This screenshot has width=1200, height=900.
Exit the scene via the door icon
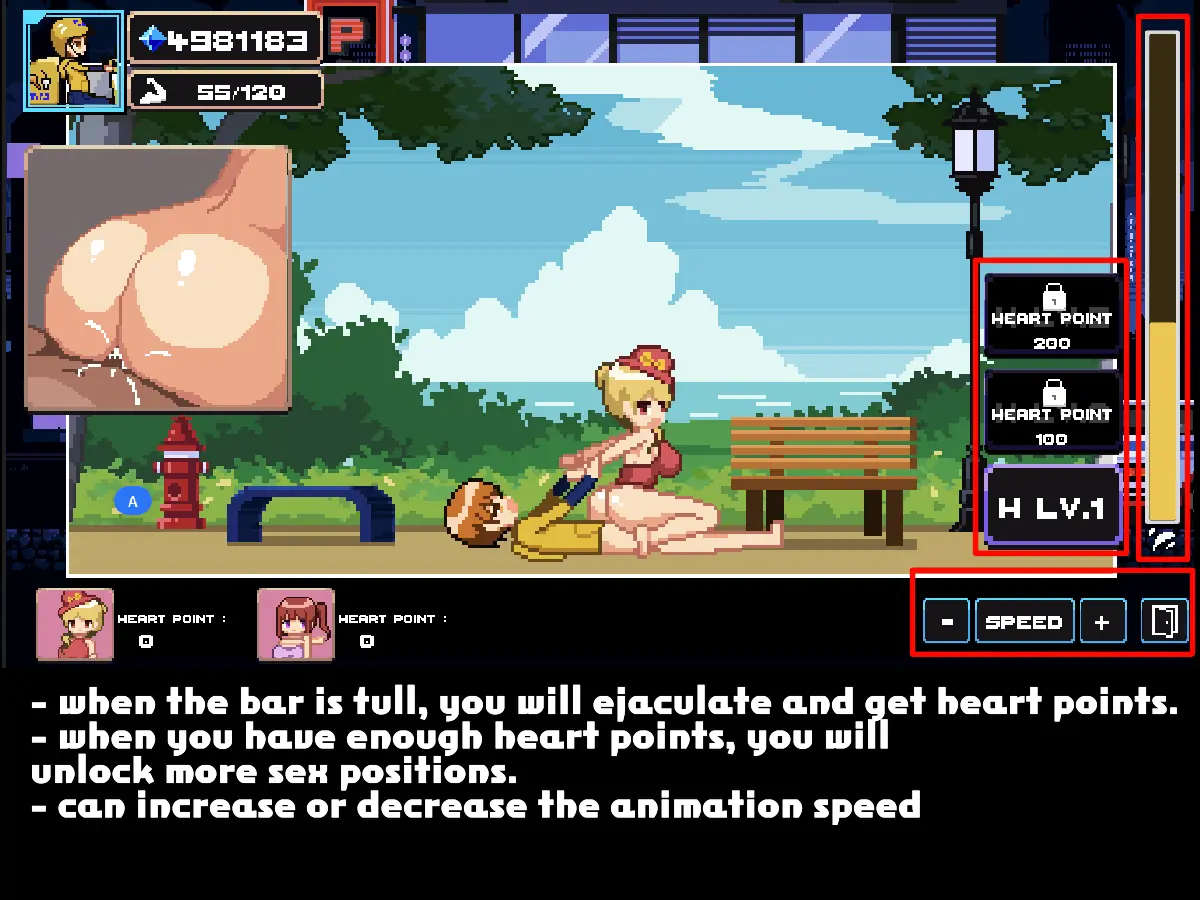(x=1165, y=622)
